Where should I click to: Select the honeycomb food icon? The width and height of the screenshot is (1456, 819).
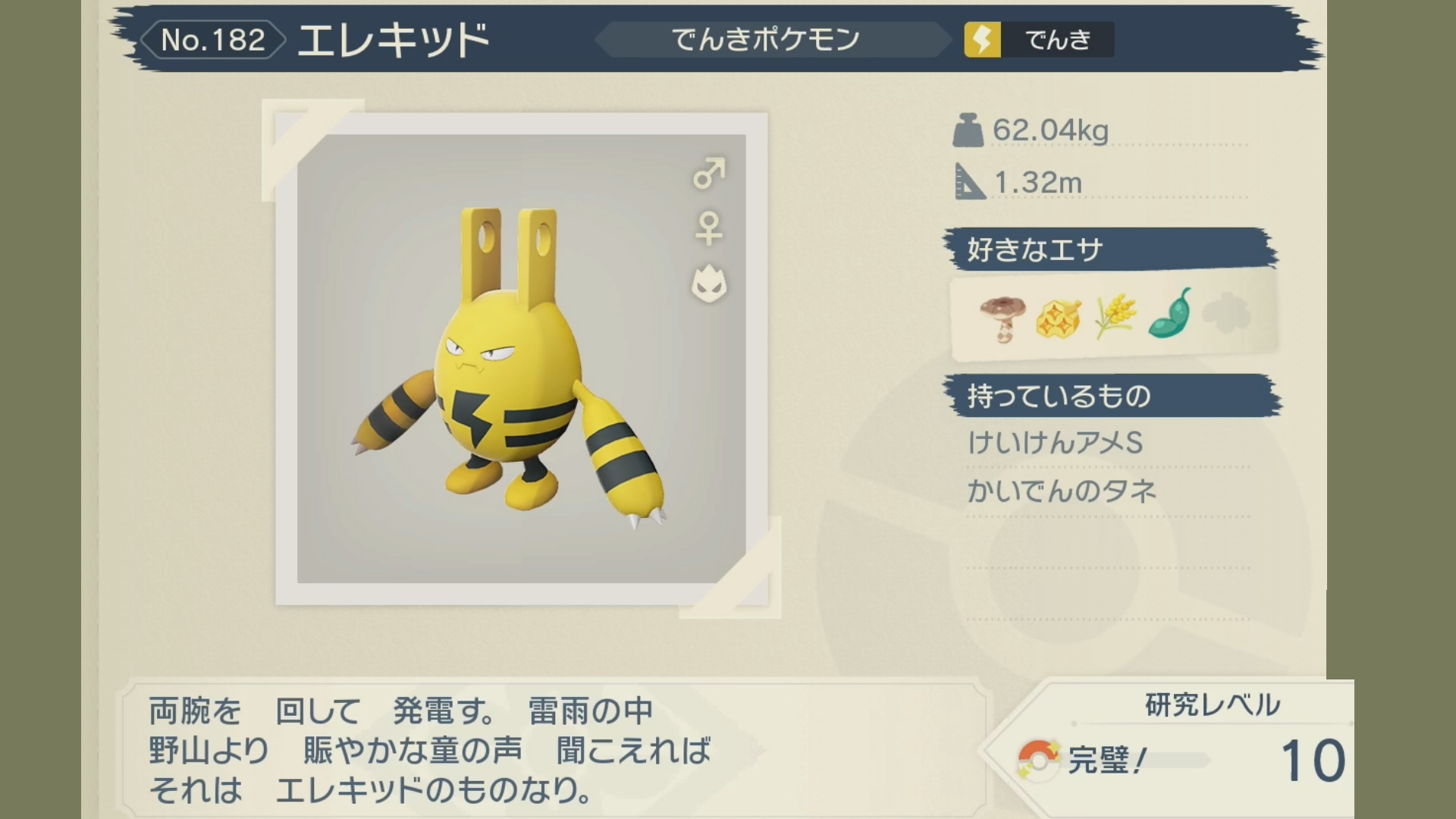(x=1058, y=318)
